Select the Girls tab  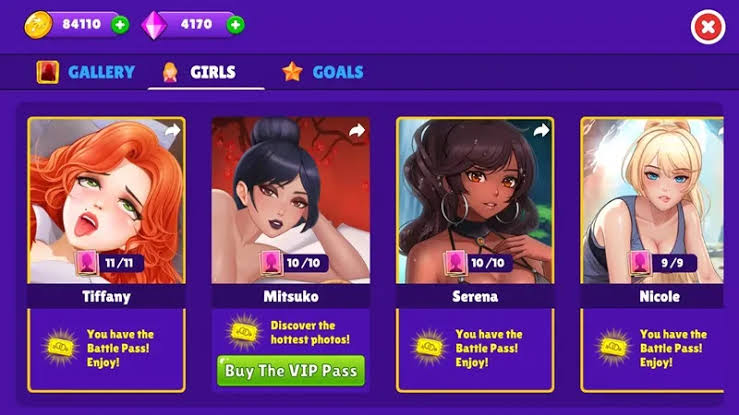[x=200, y=72]
